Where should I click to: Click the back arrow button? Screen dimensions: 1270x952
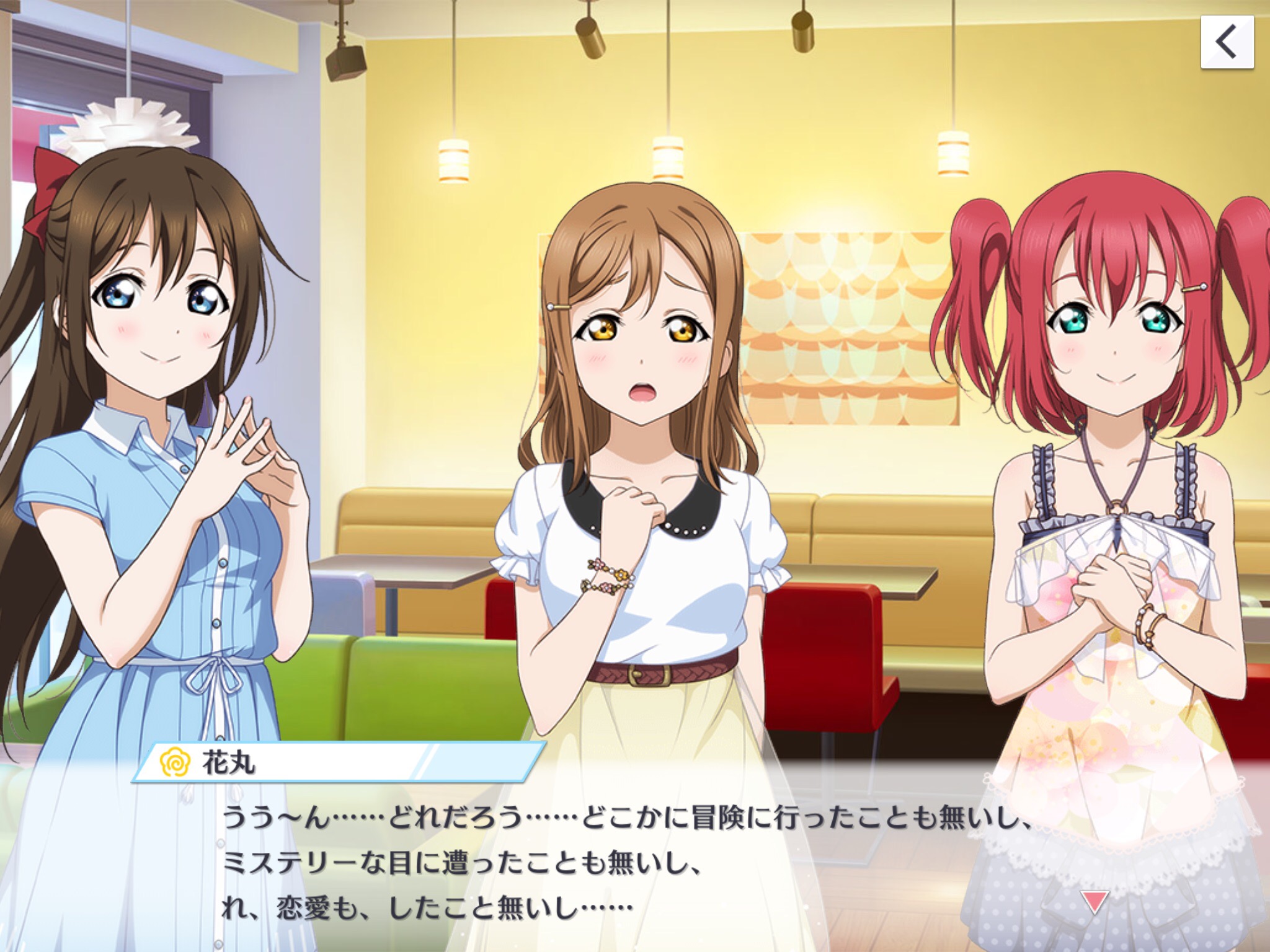click(1227, 42)
